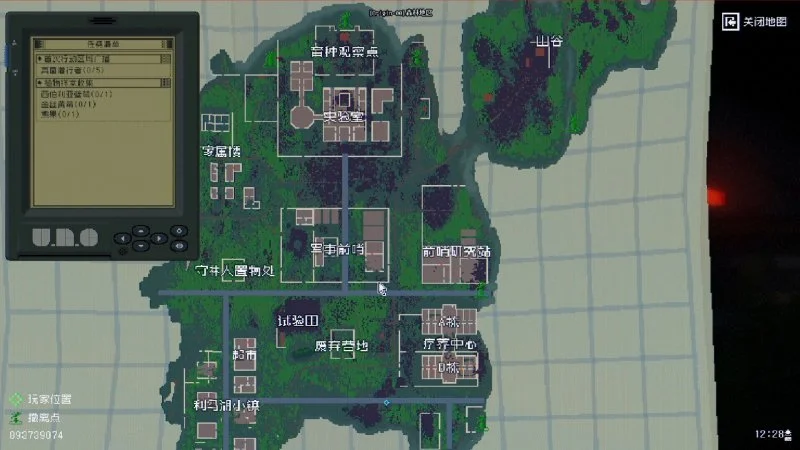The image size is (800, 450).
Task: Click the PDA's d-pad right arrow button
Action: (x=159, y=240)
